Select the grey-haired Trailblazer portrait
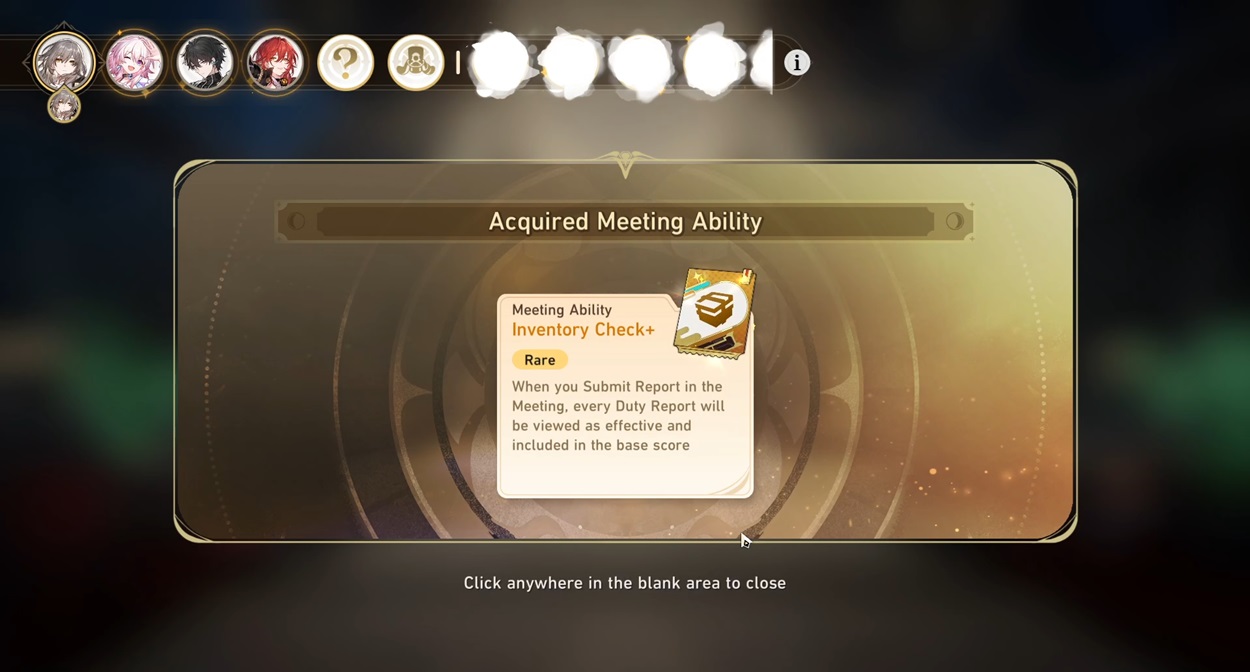The image size is (1250, 672). pyautogui.click(x=64, y=62)
